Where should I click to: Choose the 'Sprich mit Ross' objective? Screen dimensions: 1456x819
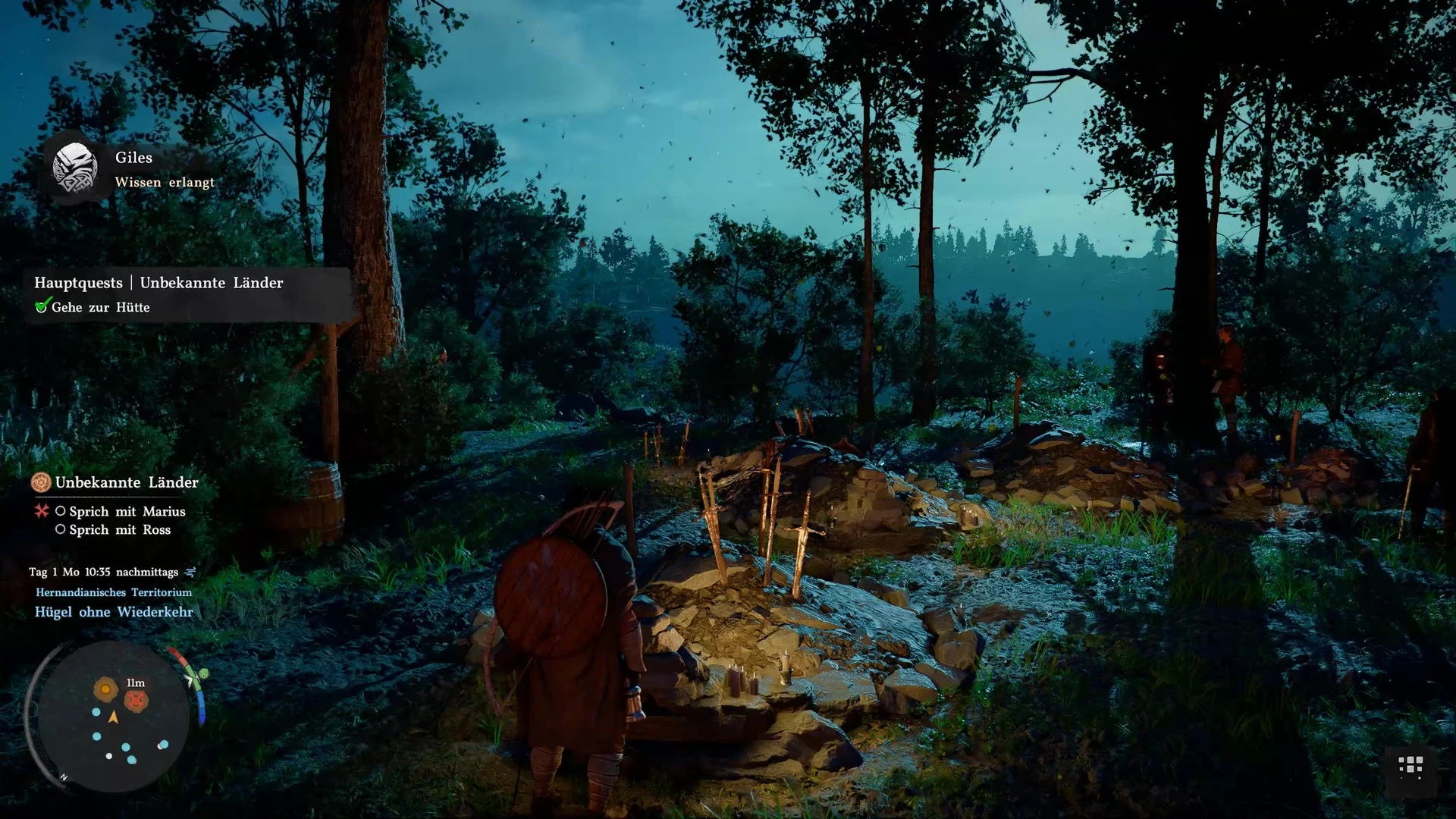(x=120, y=530)
